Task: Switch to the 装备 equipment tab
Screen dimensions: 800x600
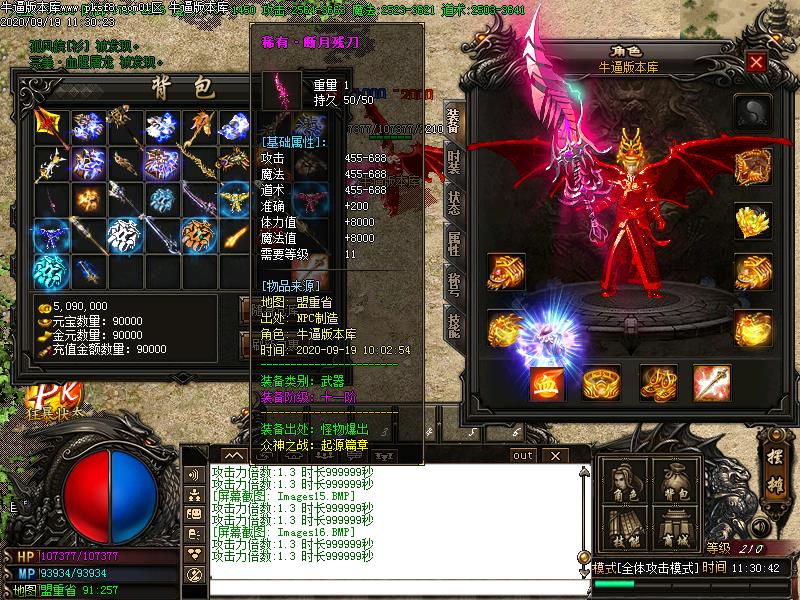Action: pyautogui.click(x=453, y=120)
